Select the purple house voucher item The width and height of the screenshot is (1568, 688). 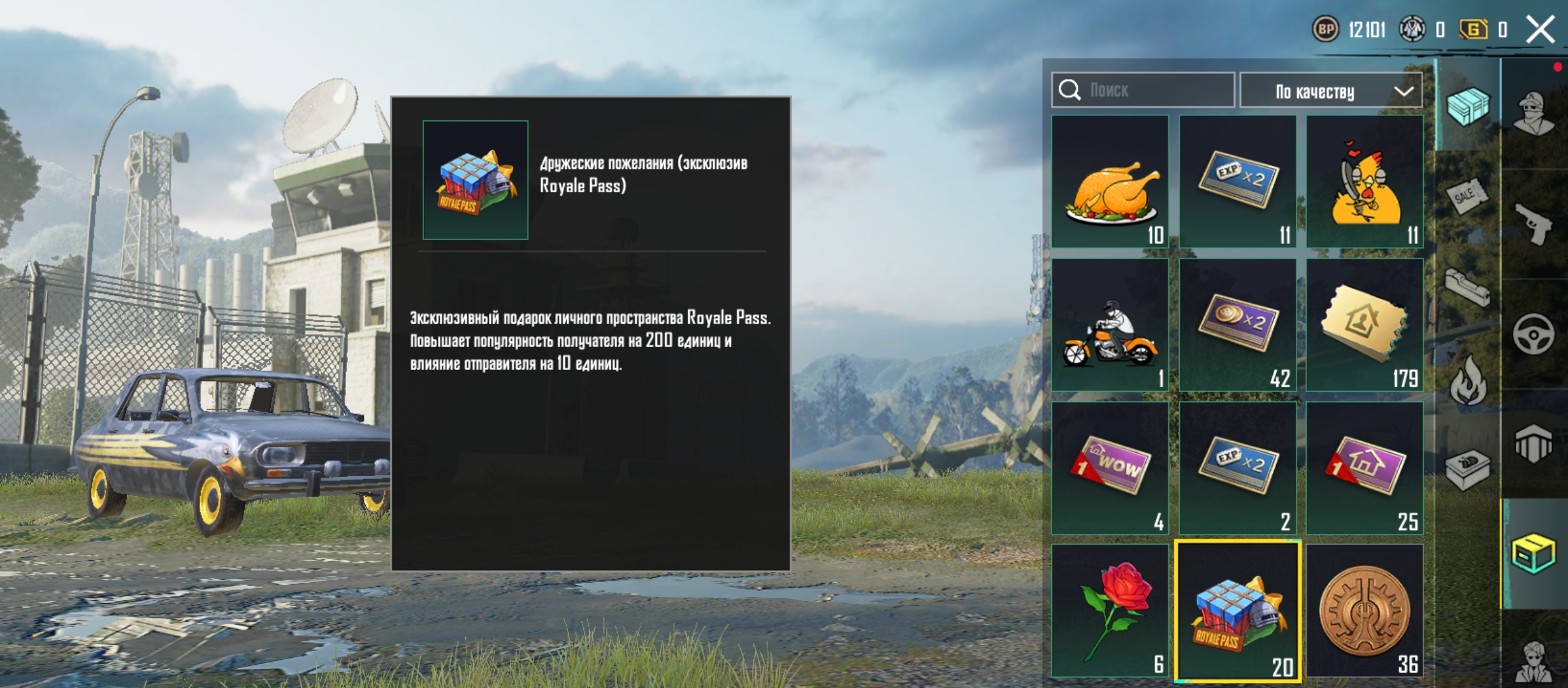(1364, 468)
